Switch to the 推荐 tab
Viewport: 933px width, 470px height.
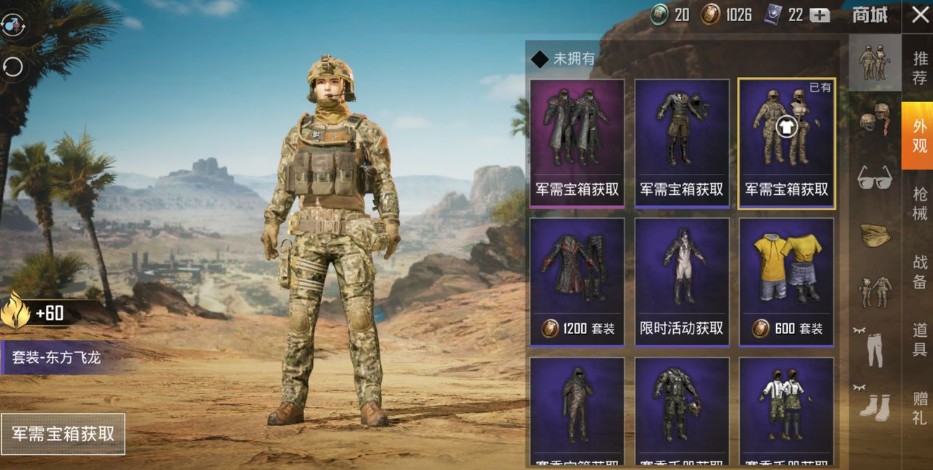point(919,66)
